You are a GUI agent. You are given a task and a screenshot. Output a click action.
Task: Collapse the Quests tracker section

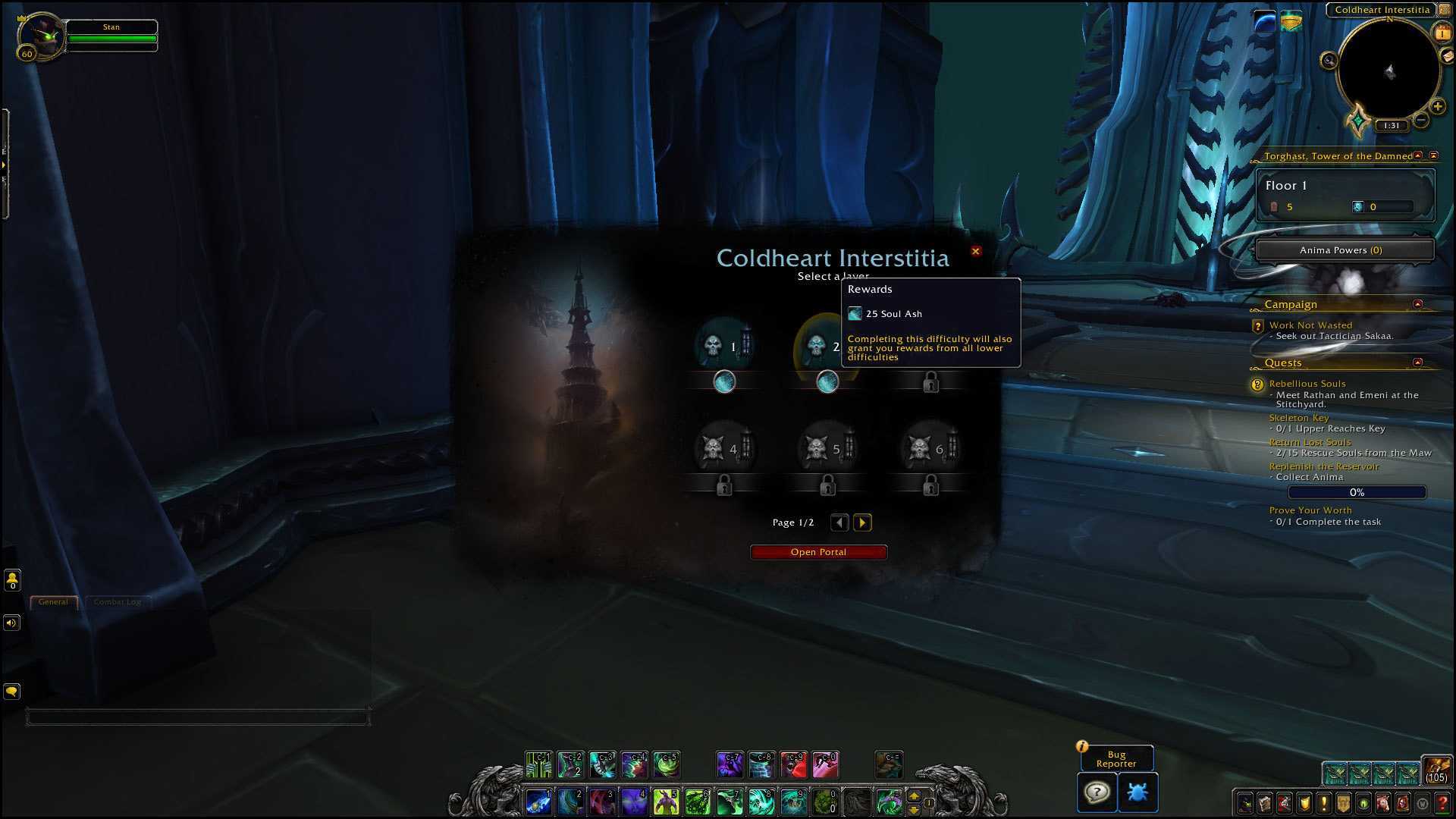coord(1417,362)
